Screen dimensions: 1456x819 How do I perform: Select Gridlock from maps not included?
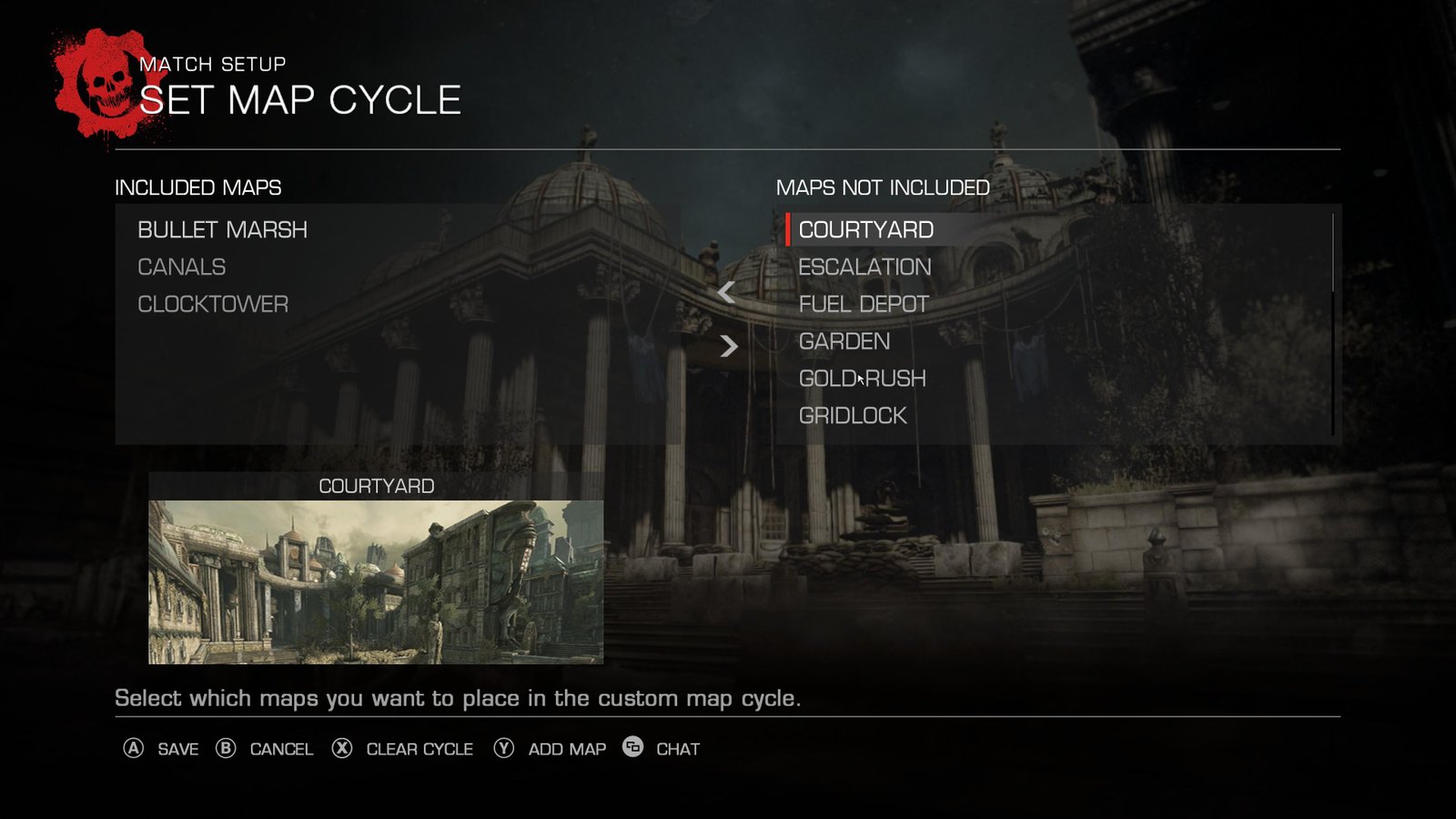click(x=852, y=416)
